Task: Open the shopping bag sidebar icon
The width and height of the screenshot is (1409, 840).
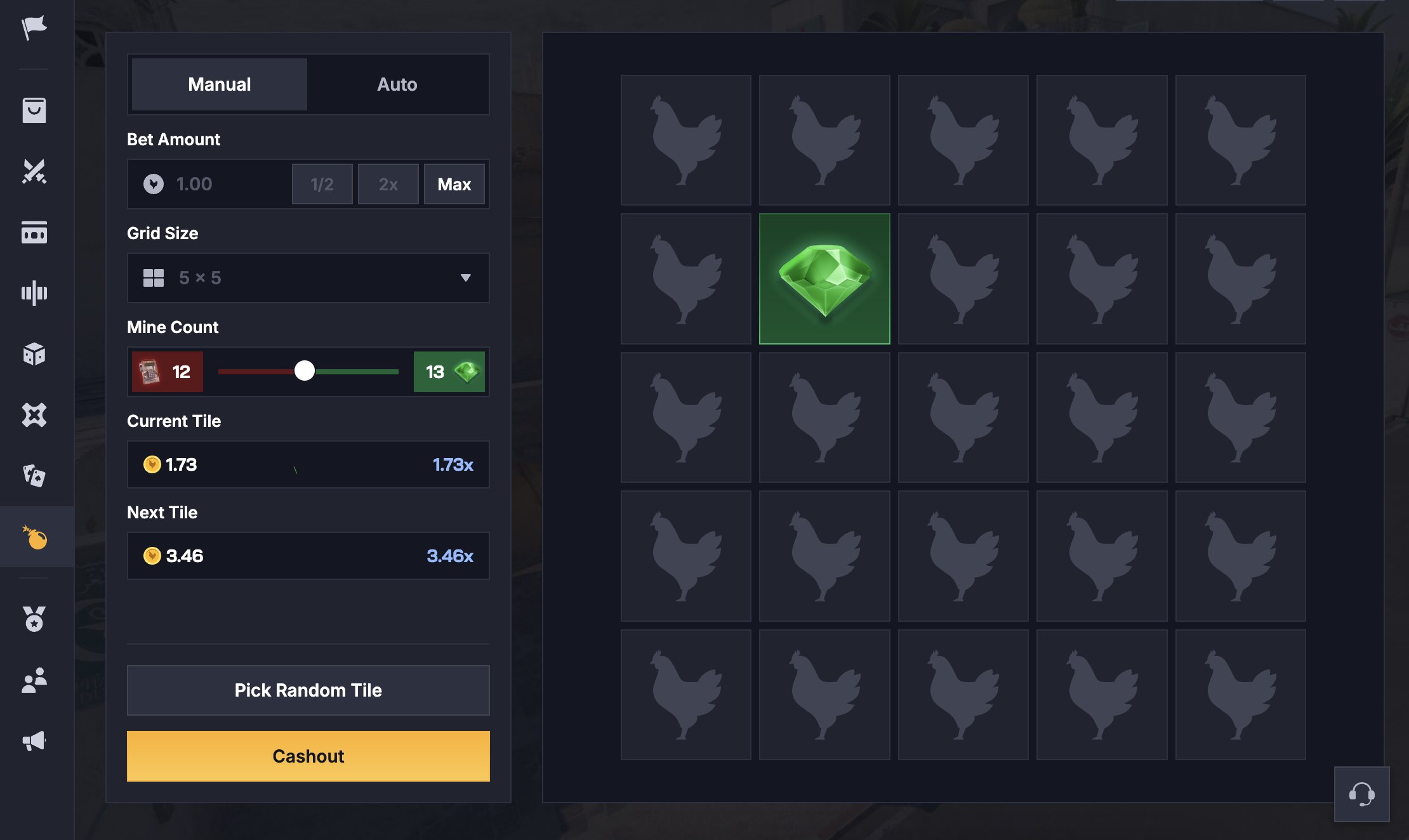Action: coord(34,110)
